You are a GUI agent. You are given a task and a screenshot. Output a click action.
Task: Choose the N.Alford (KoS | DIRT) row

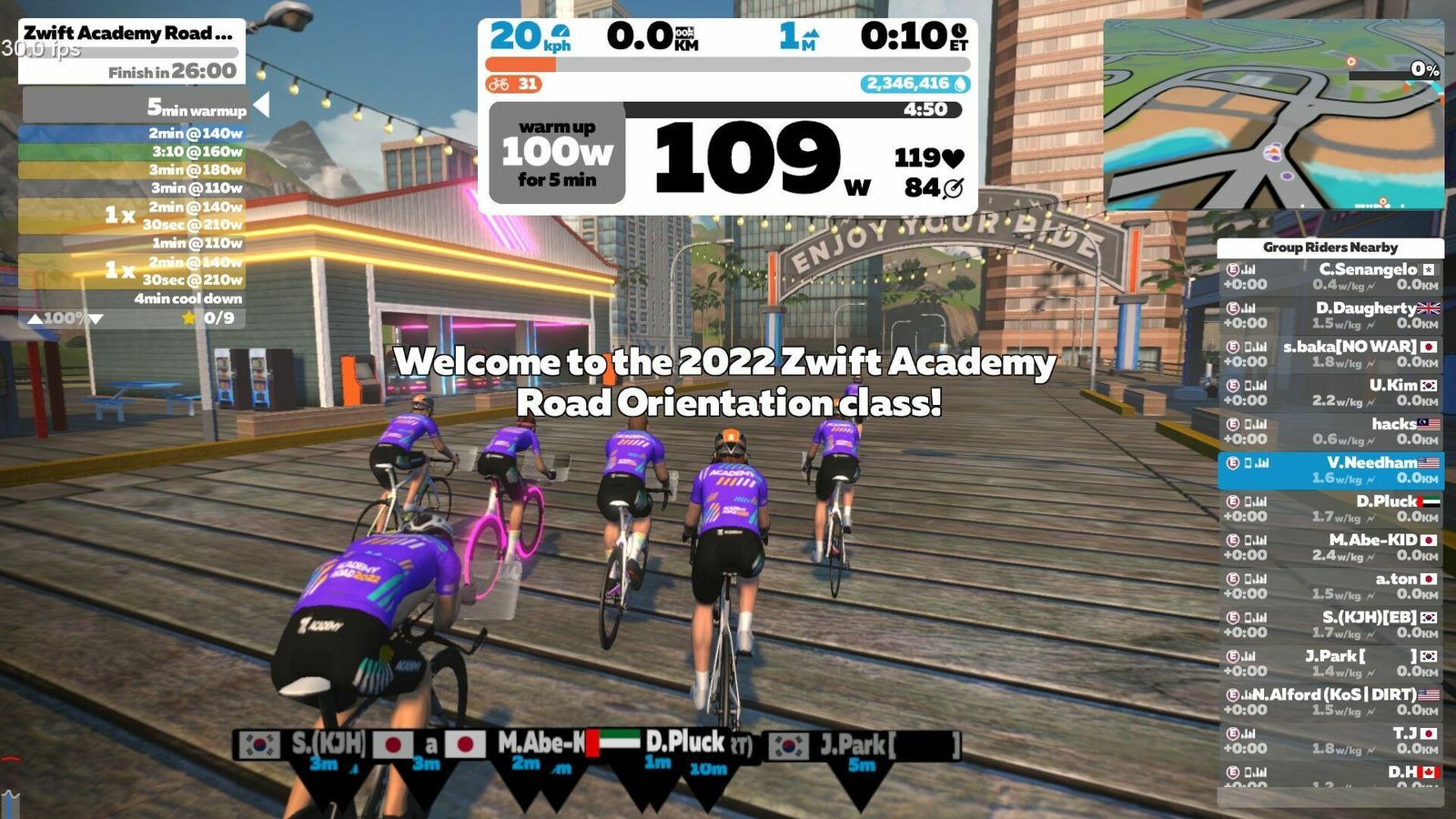click(1330, 702)
